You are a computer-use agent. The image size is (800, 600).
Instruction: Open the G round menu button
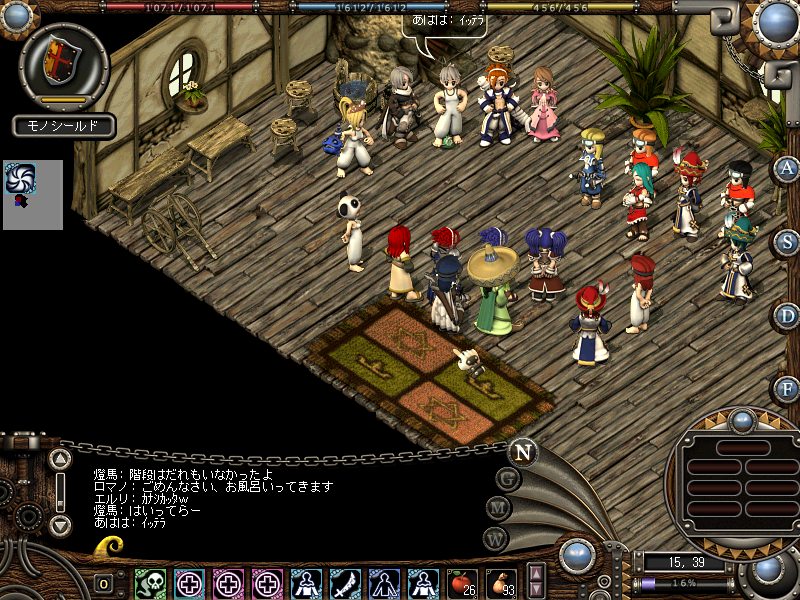509,478
